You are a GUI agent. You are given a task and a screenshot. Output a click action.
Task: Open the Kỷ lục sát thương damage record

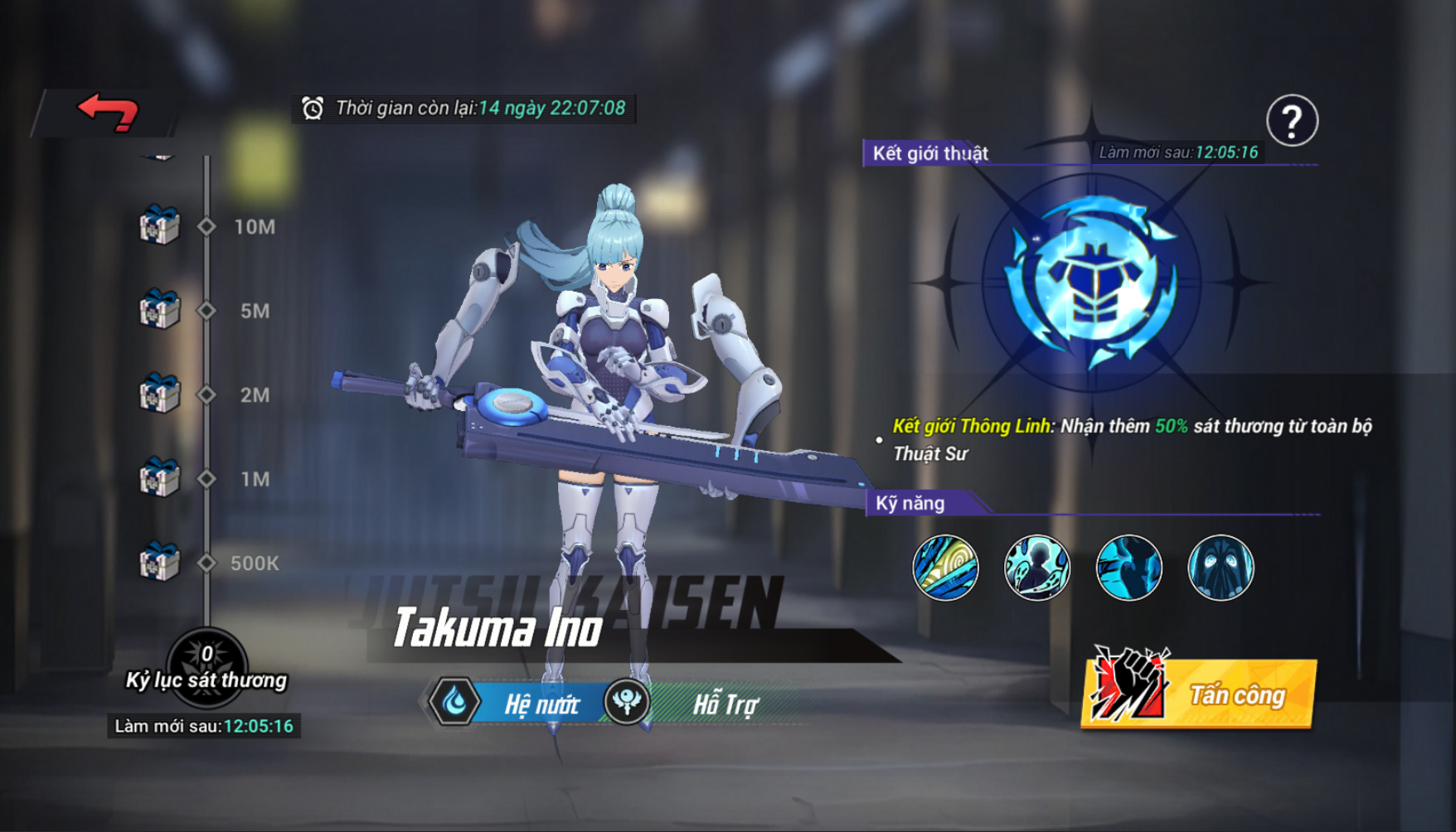click(x=206, y=668)
